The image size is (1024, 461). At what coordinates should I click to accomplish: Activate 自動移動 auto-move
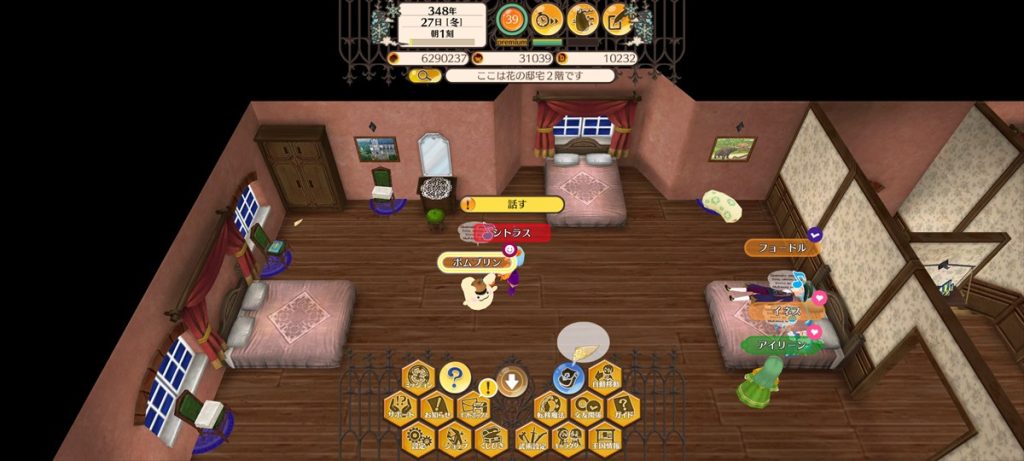click(x=605, y=377)
